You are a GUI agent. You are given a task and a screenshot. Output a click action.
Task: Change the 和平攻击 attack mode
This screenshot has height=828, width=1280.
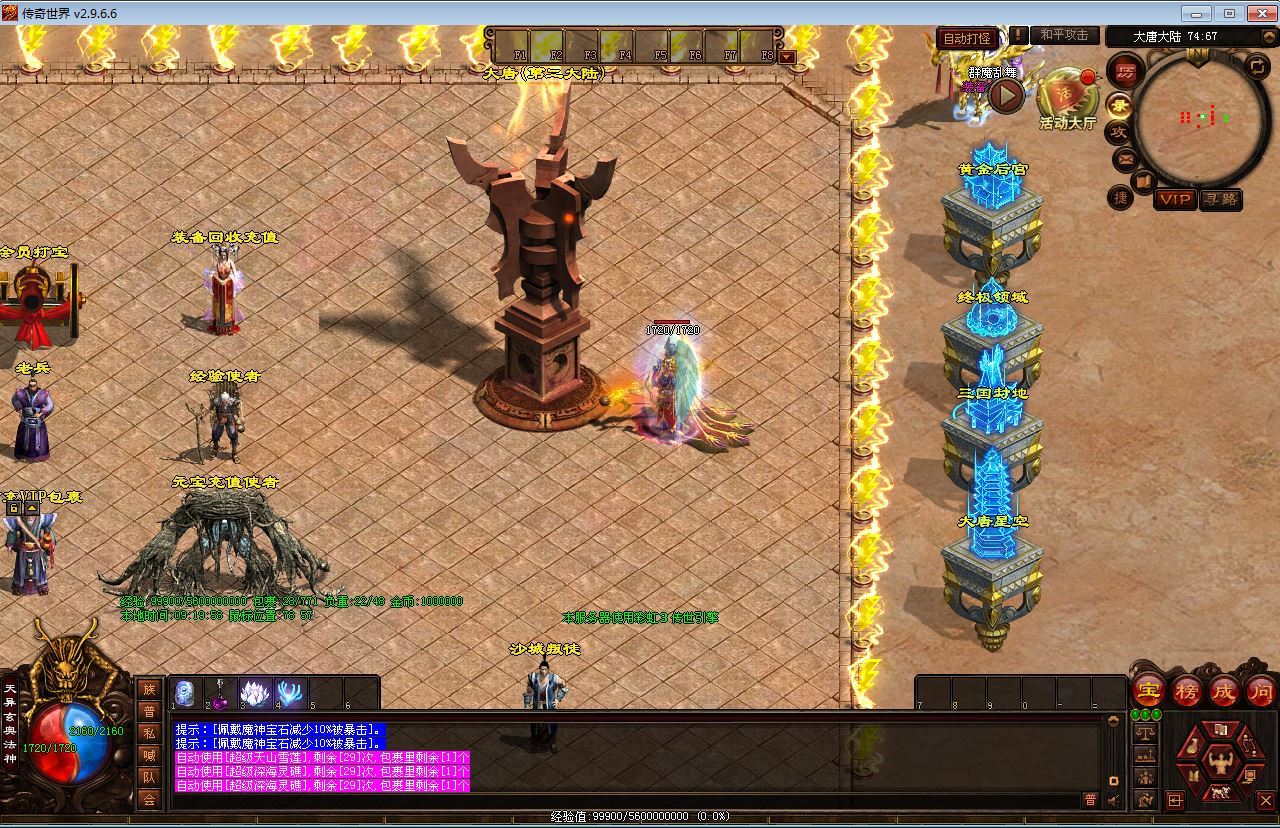pos(1064,35)
